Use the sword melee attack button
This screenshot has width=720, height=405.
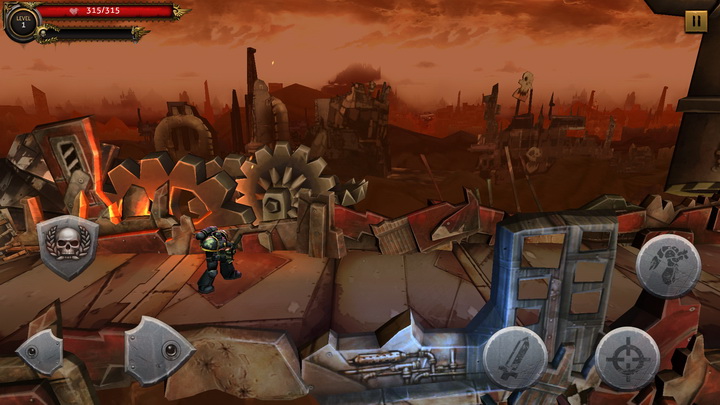pos(515,357)
